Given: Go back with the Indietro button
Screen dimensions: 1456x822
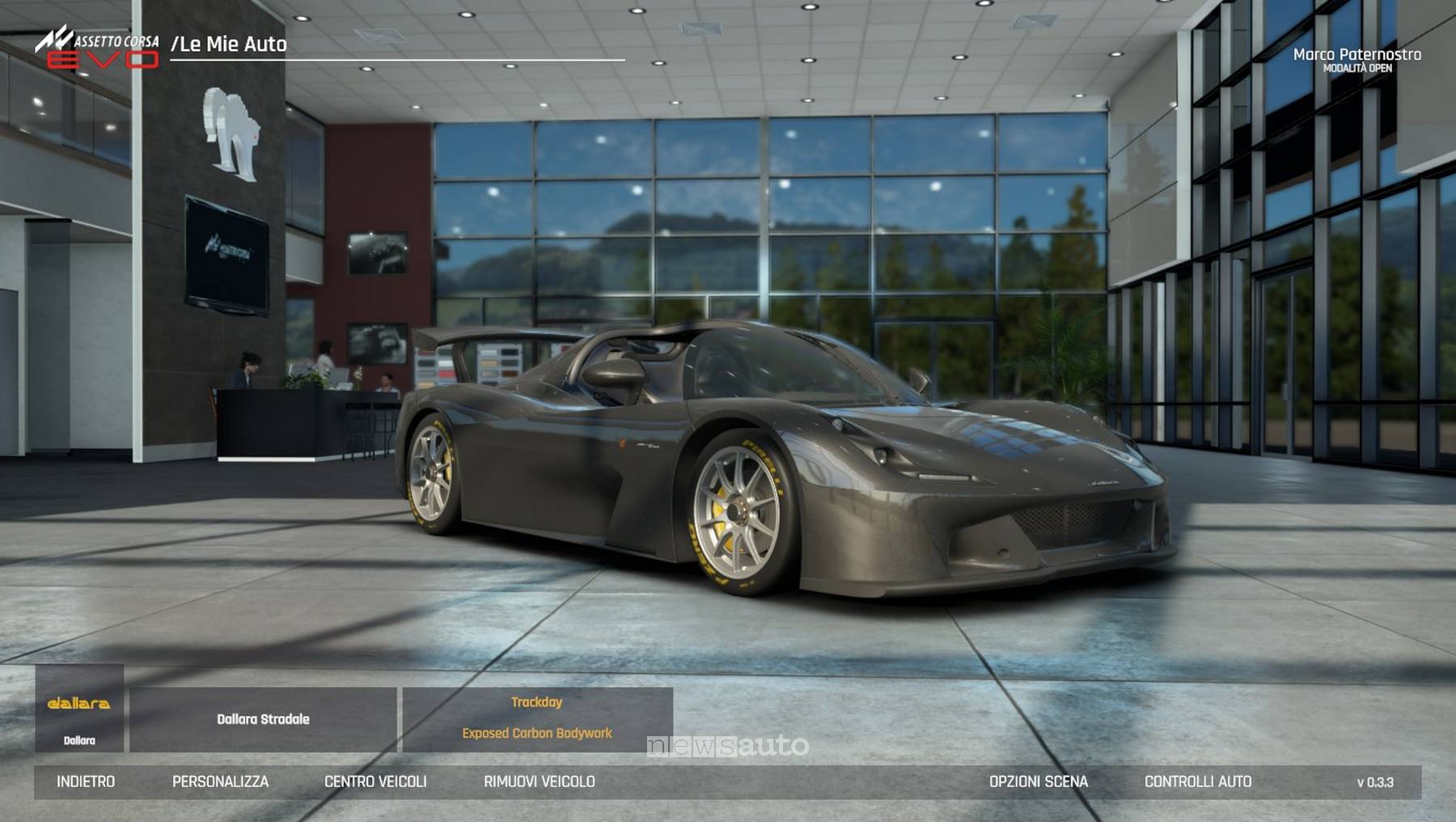Looking at the screenshot, I should (86, 782).
